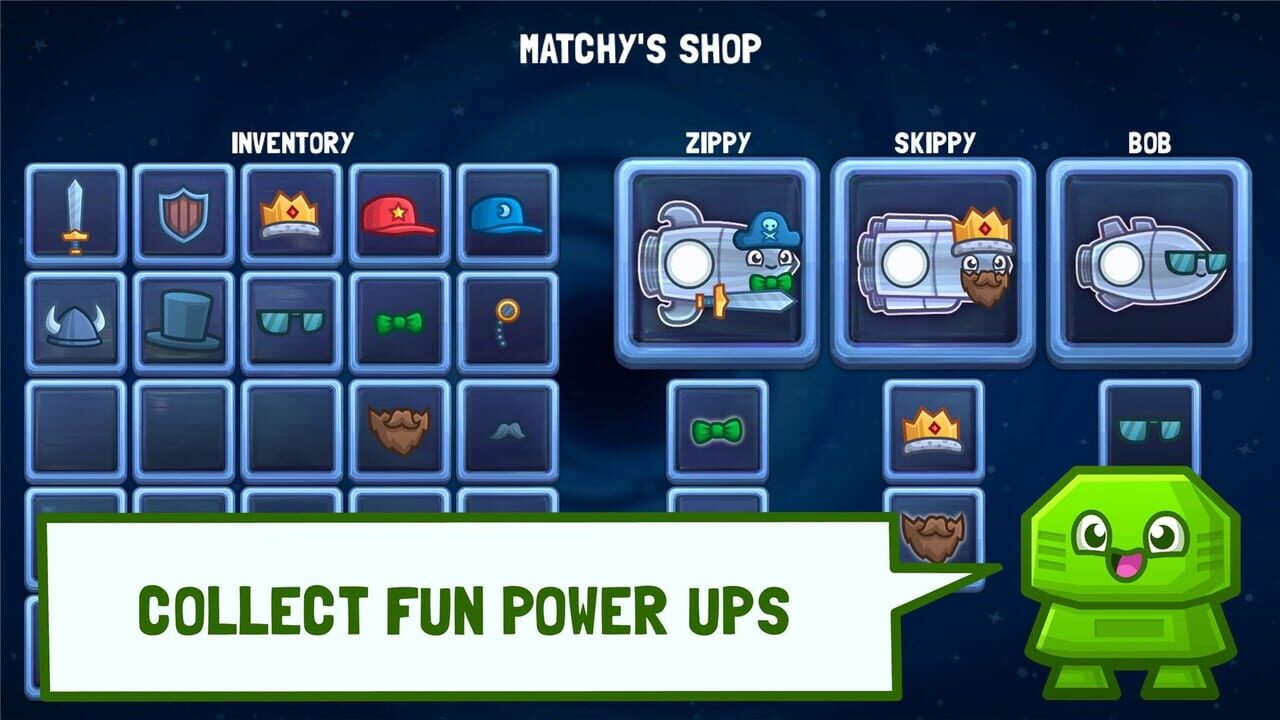
Task: Select the Zippy character tab
Action: 720,262
